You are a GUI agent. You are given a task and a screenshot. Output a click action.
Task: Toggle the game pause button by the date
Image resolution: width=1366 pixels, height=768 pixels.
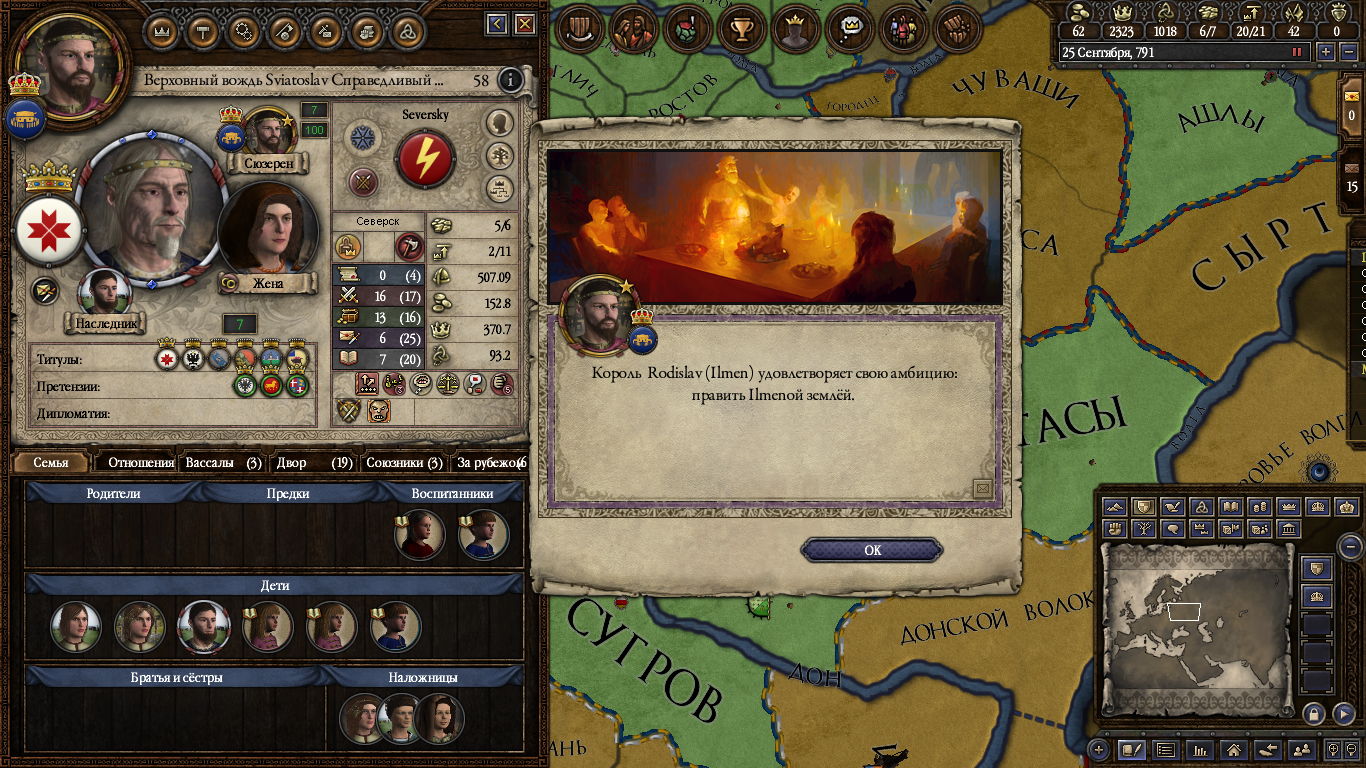click(1298, 52)
